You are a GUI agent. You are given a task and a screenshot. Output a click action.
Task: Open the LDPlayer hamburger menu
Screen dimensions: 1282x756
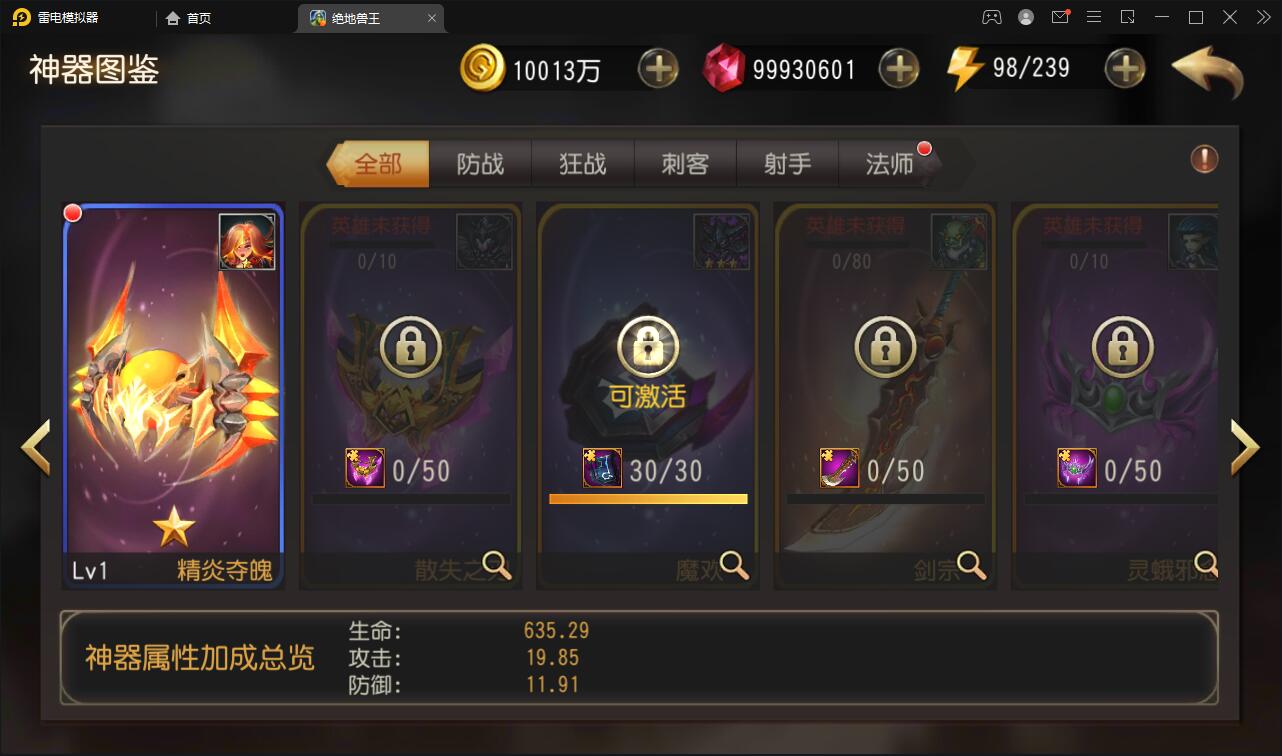1094,17
